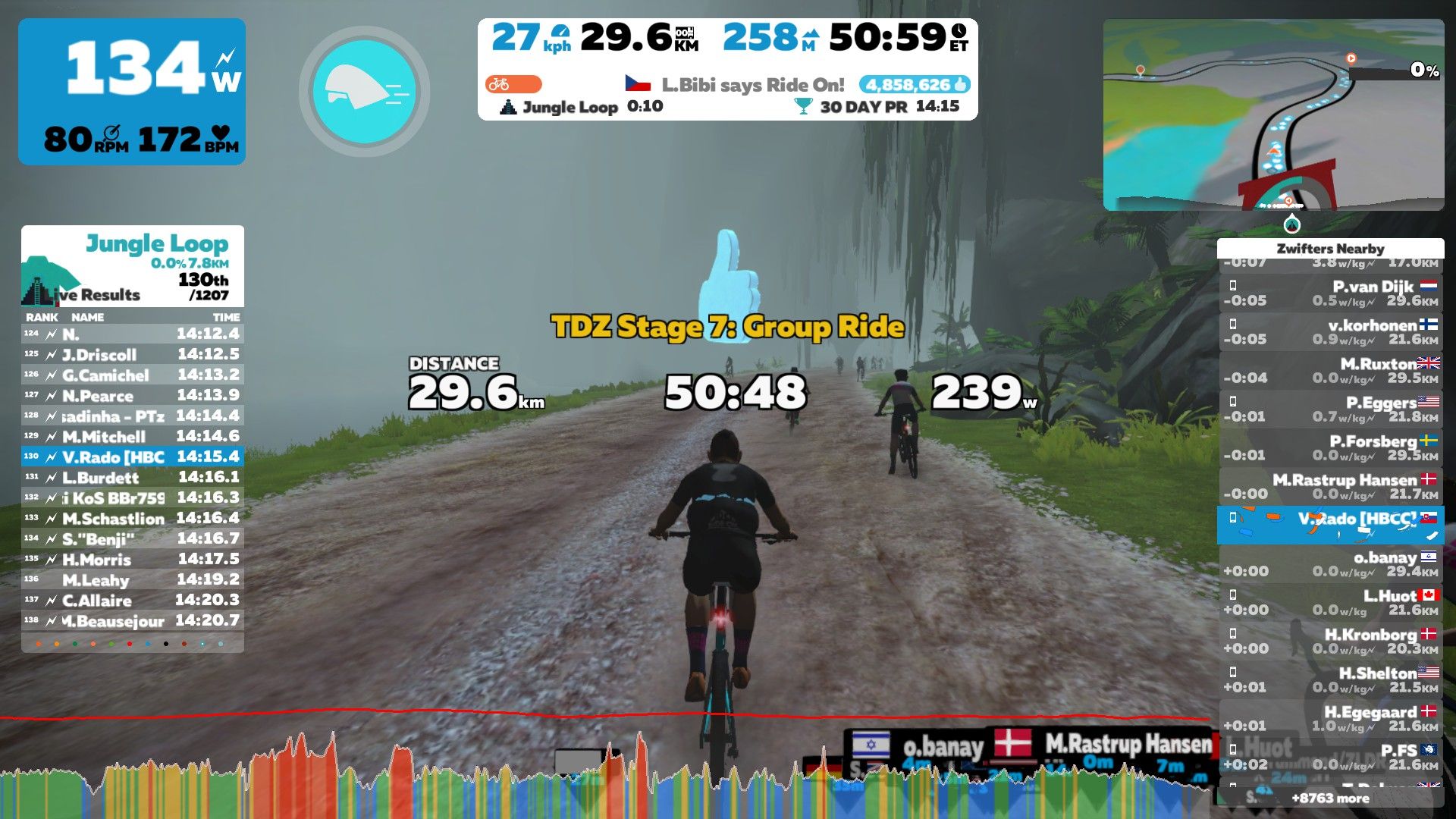1456x819 pixels.
Task: Click the Ride On thumbs-up counter
Action: pyautogui.click(x=914, y=84)
